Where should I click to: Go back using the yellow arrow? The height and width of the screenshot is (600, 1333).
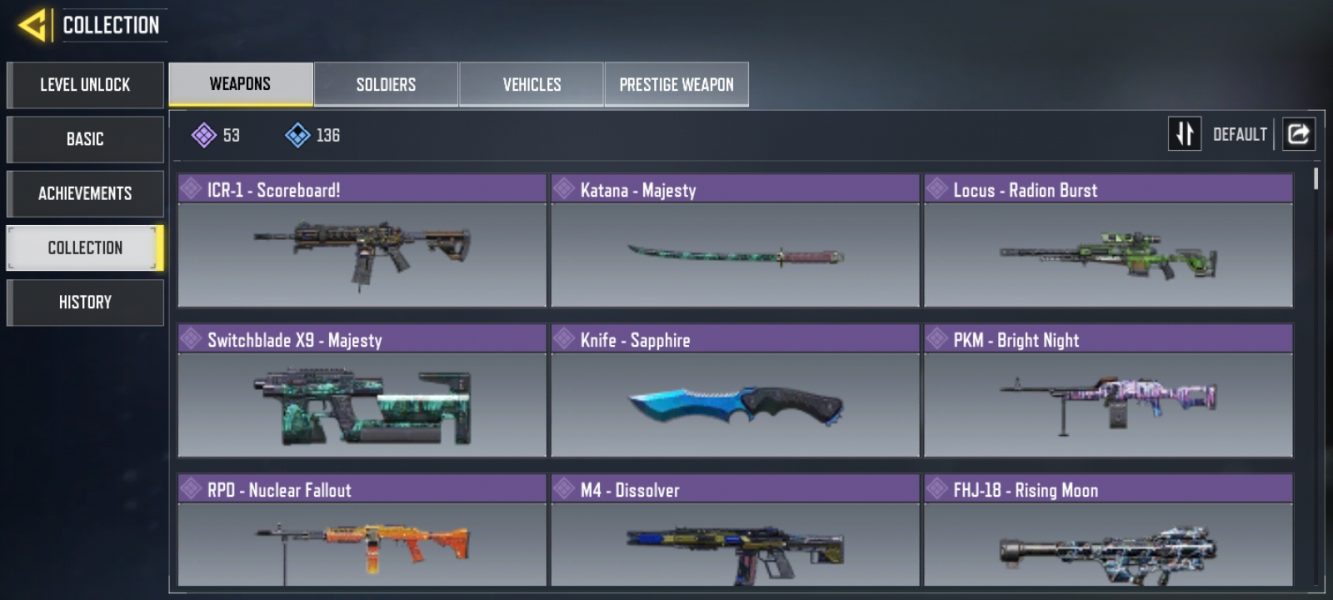pos(33,25)
